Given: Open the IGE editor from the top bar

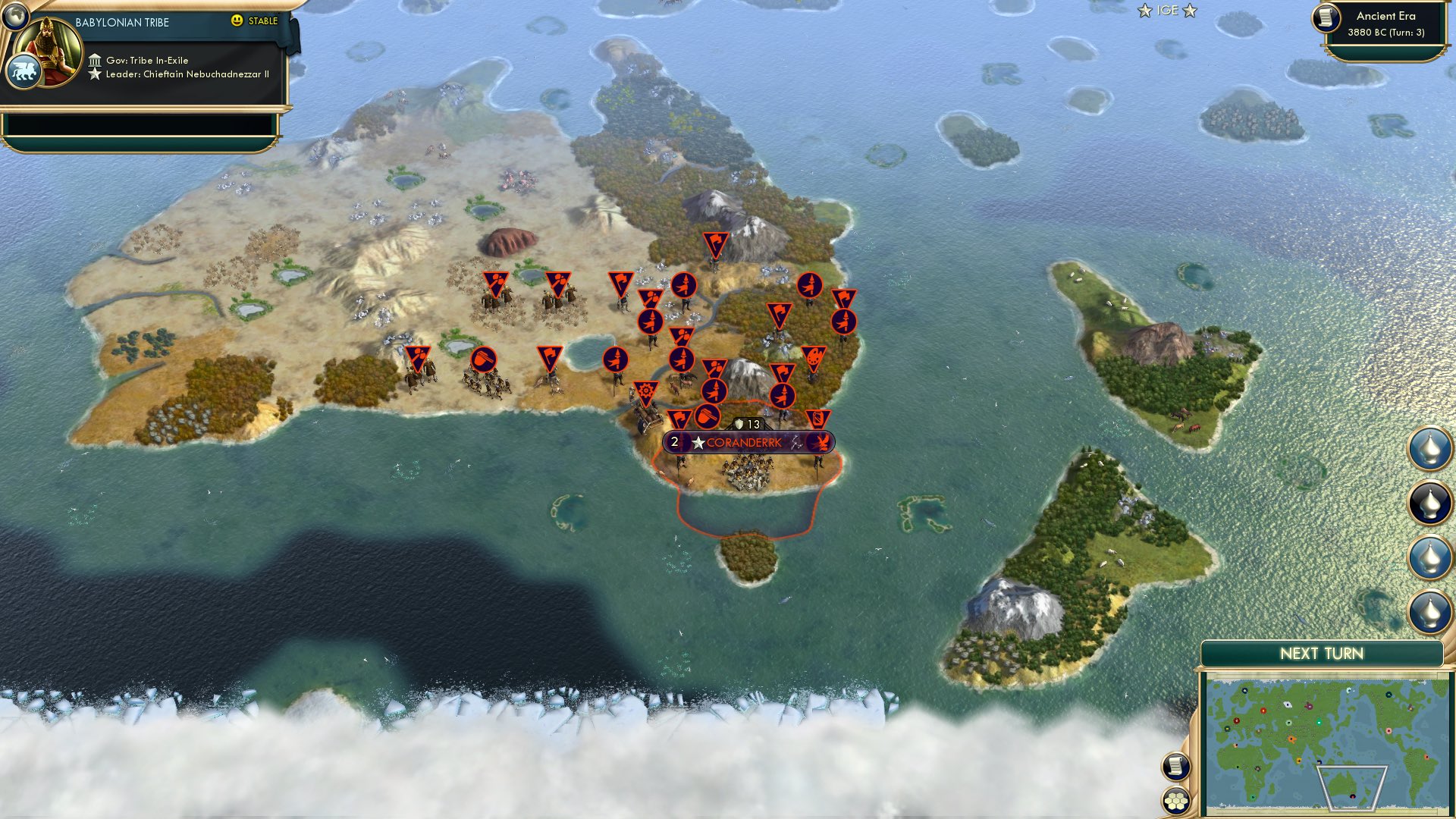Looking at the screenshot, I should click(x=1166, y=11).
